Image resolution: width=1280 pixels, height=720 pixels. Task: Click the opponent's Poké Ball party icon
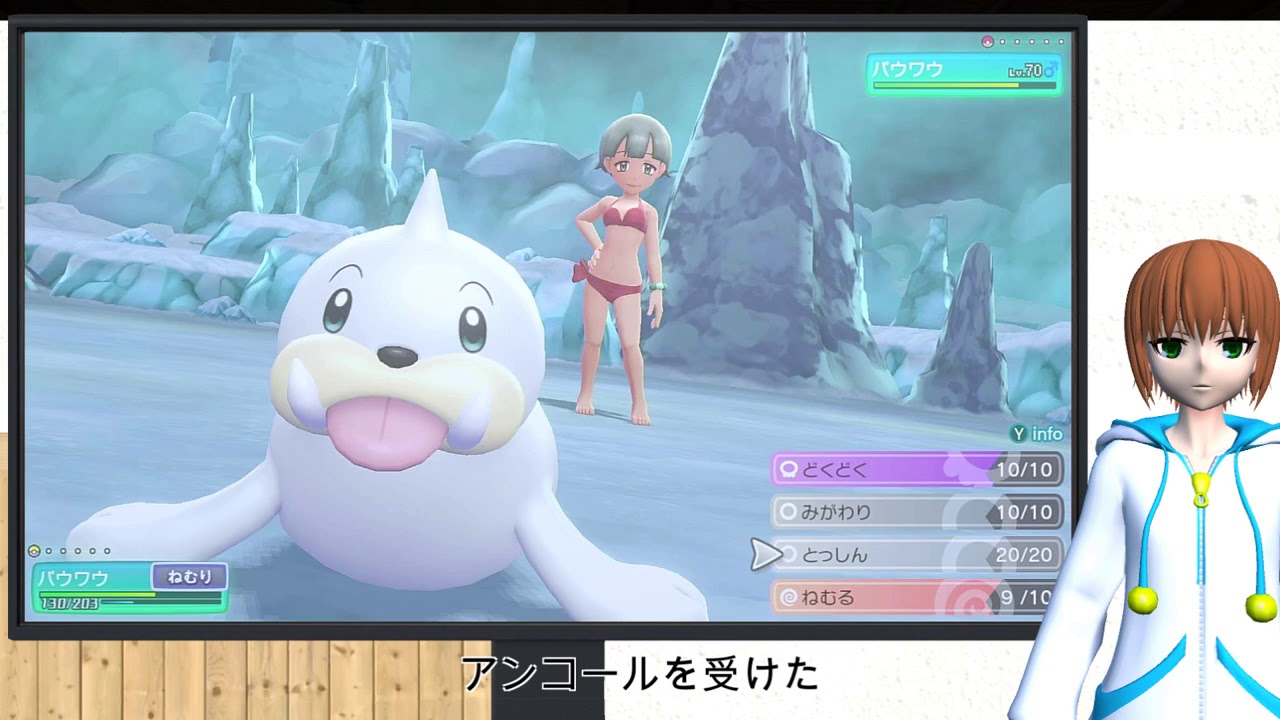[x=988, y=42]
